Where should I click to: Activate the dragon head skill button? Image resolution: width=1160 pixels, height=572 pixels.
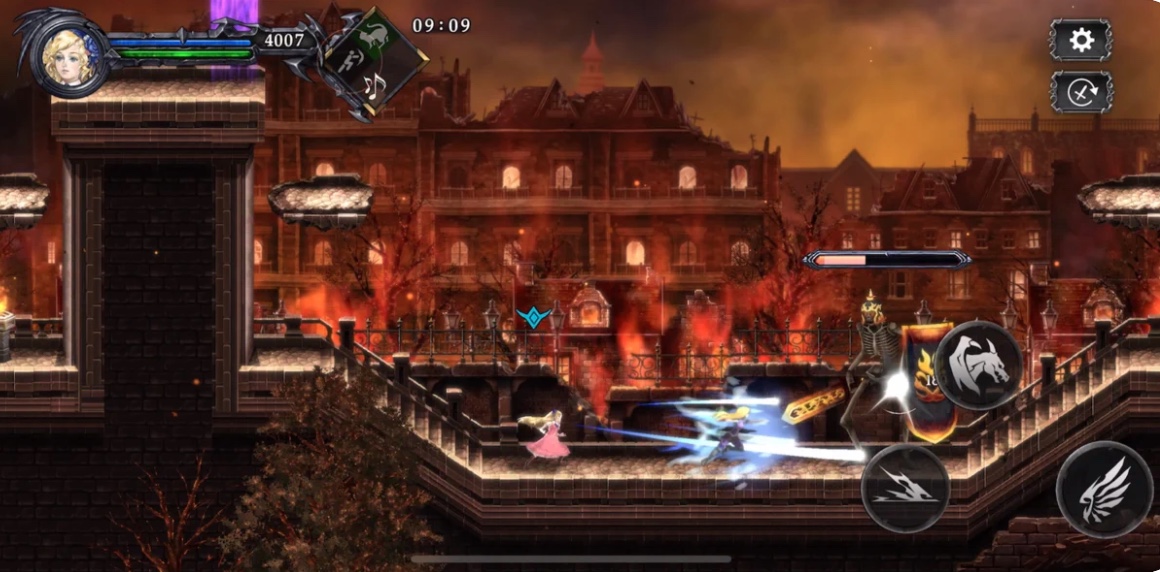(x=978, y=365)
